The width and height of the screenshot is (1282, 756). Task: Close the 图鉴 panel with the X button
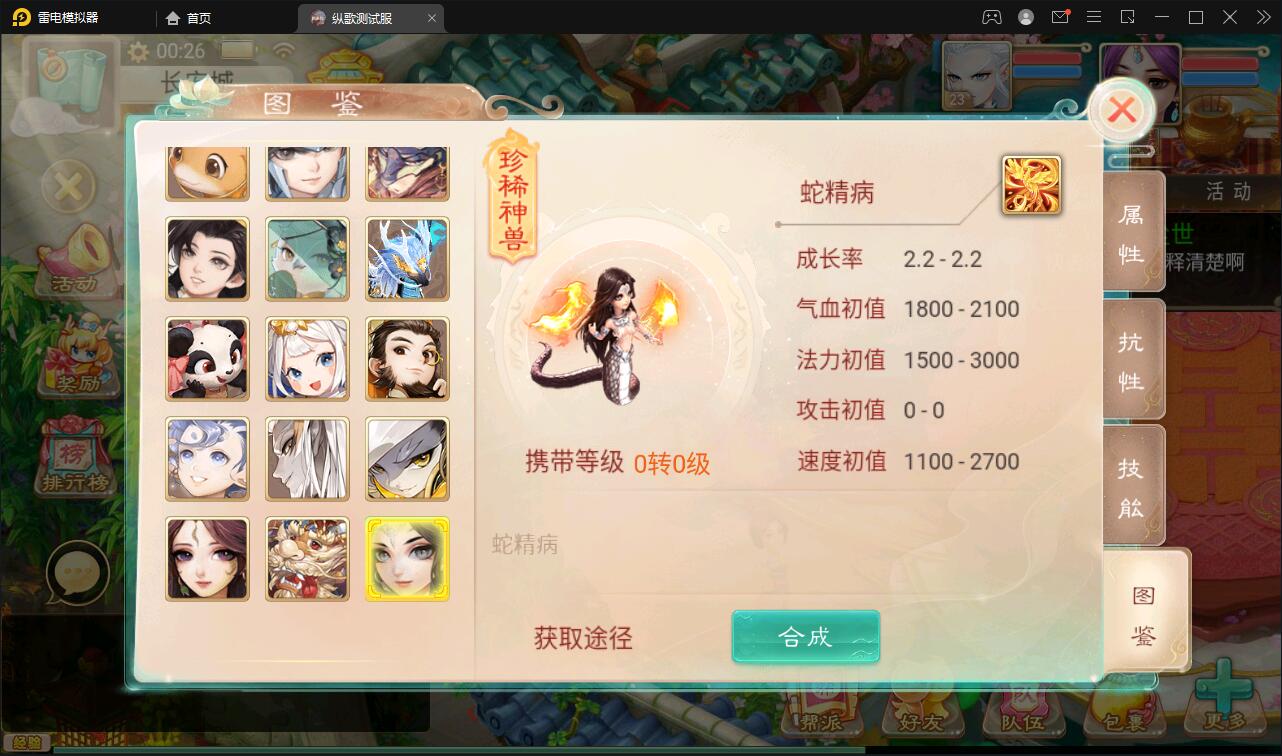coord(1121,111)
